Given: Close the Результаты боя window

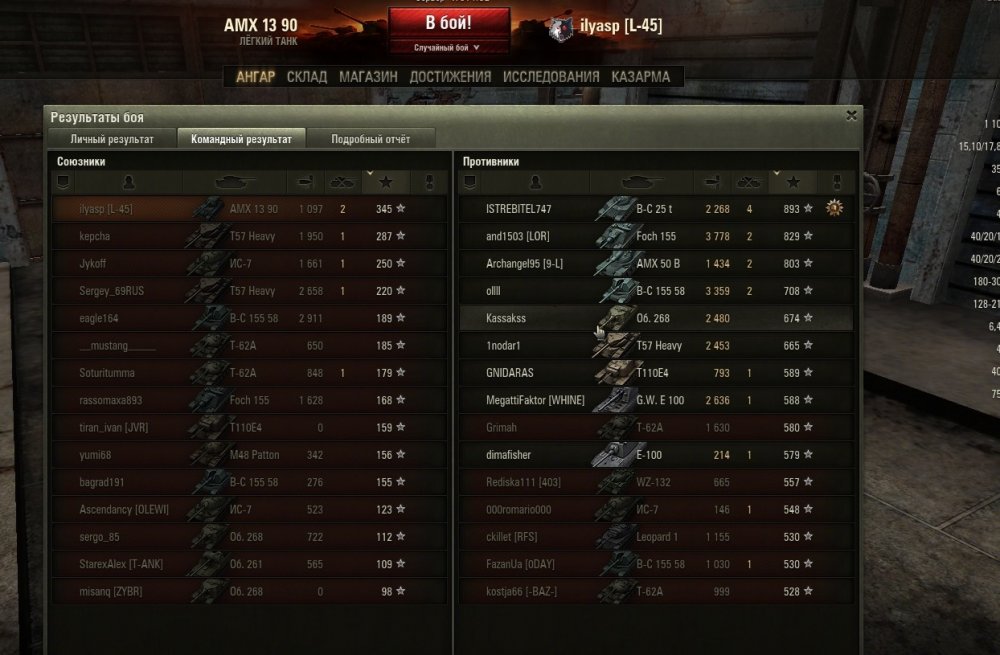Looking at the screenshot, I should (851, 115).
